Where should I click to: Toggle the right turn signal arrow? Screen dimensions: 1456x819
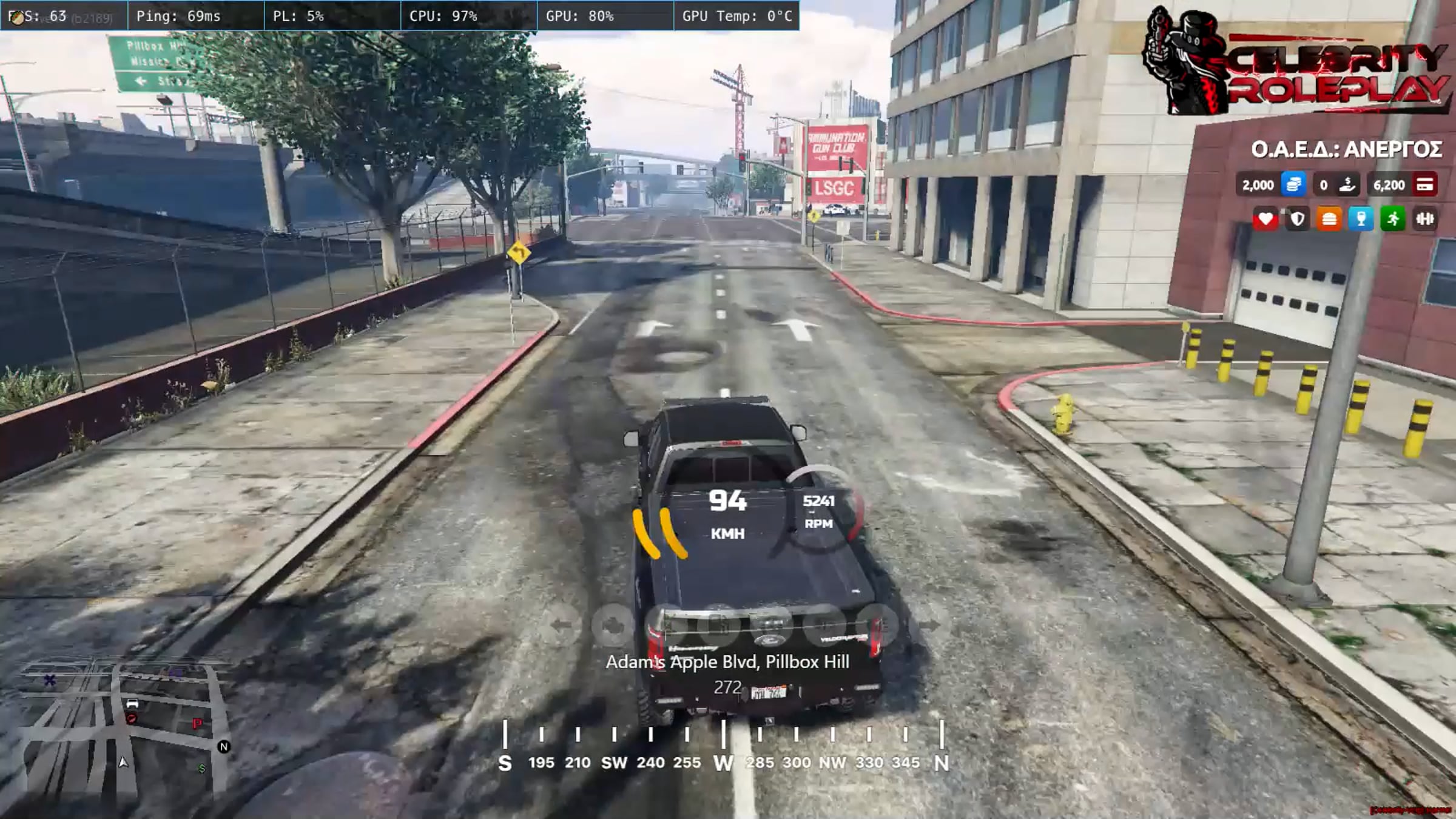coord(928,624)
